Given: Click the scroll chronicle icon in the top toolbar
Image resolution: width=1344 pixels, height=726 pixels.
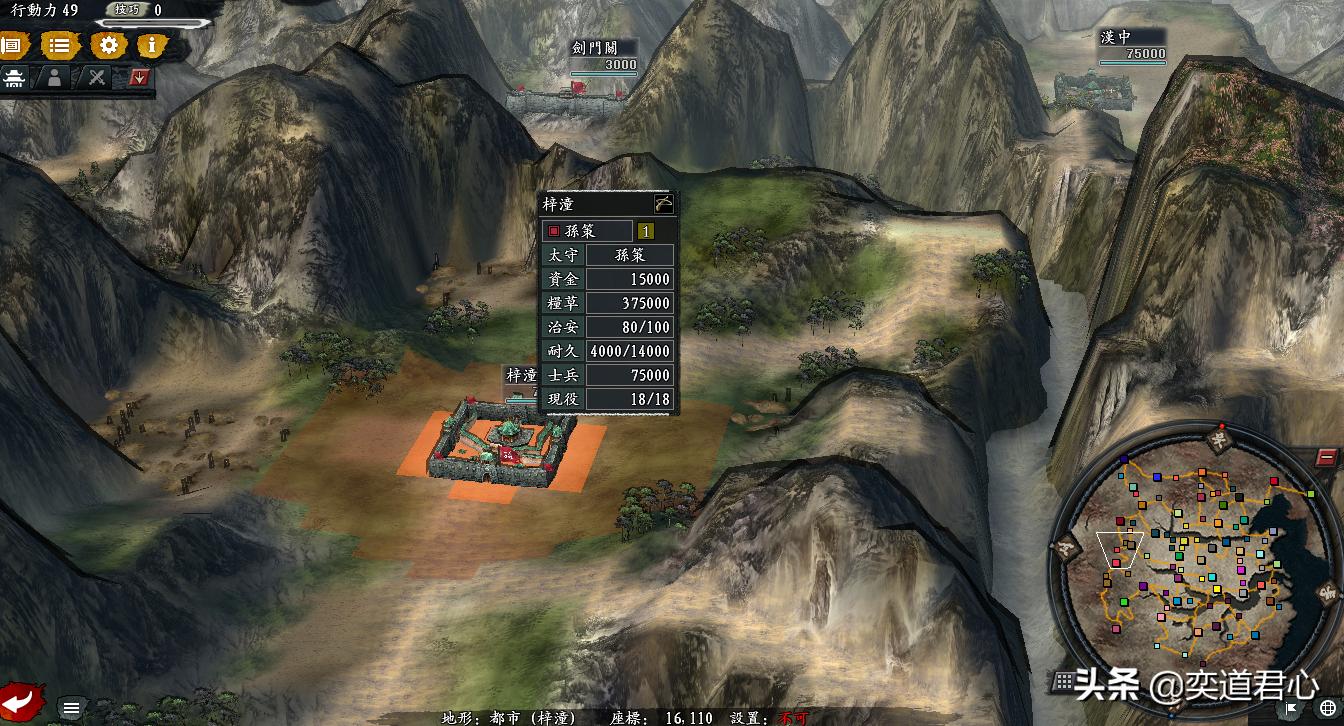Looking at the screenshot, I should click(x=12, y=44).
